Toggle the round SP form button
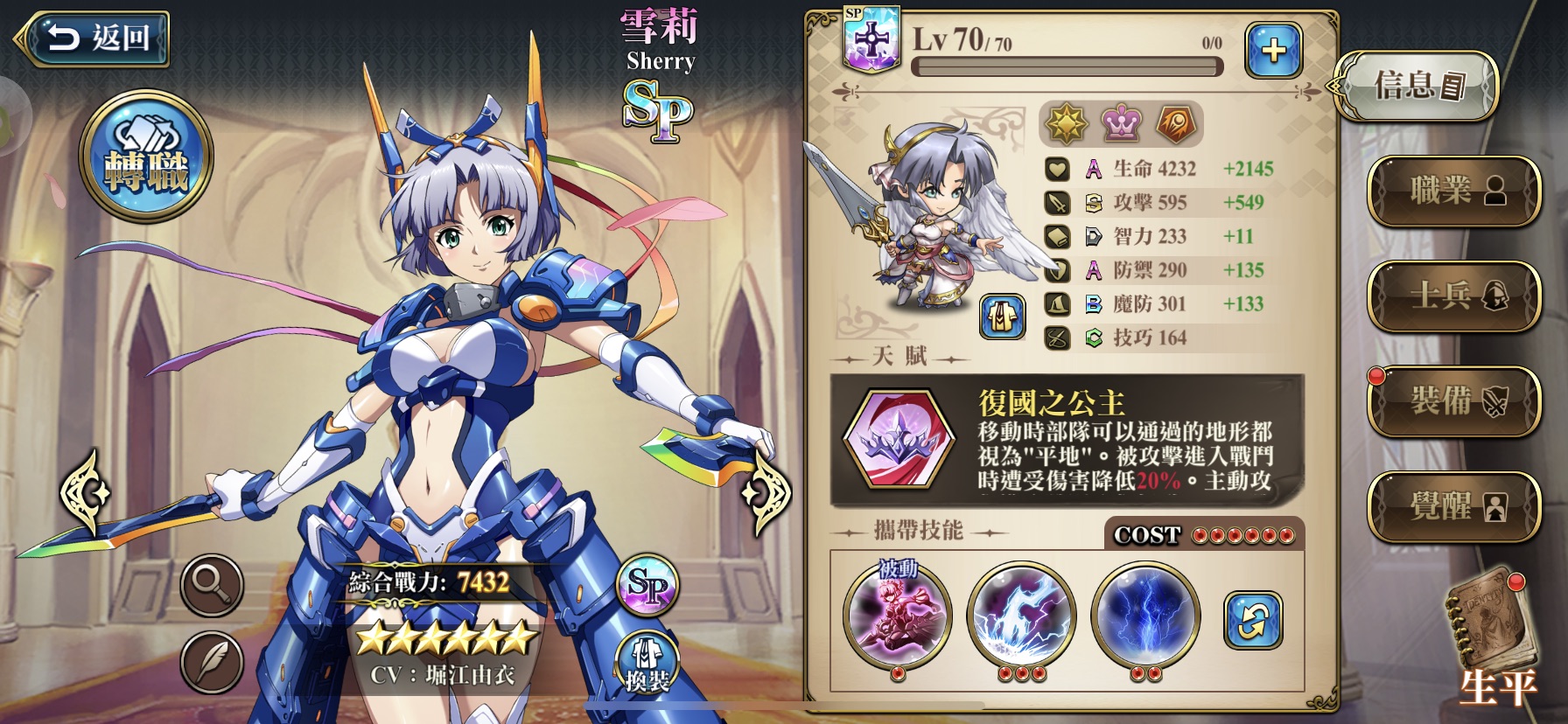Screen dimensions: 1568x724 [647, 585]
